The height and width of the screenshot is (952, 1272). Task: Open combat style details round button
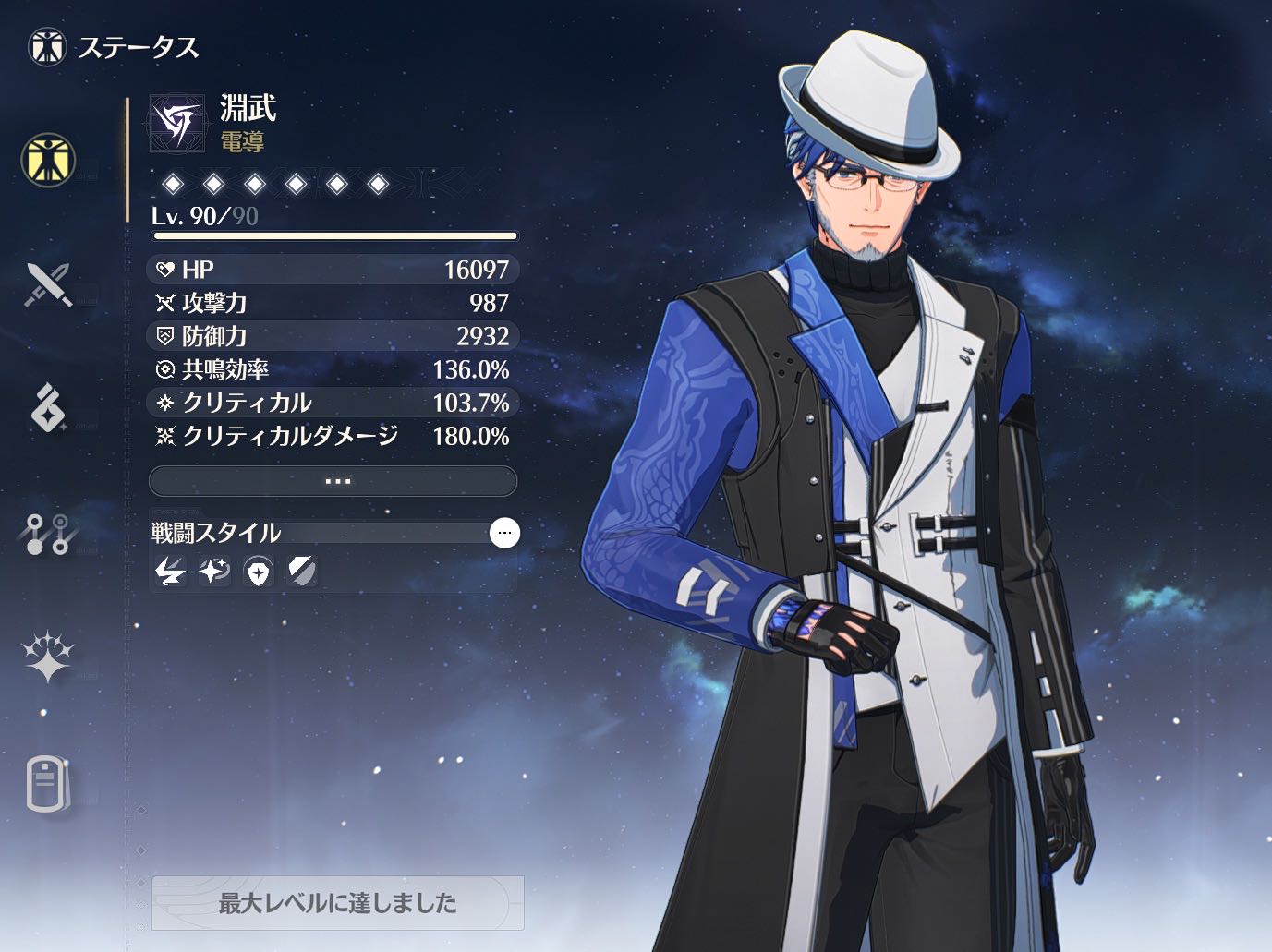click(504, 533)
